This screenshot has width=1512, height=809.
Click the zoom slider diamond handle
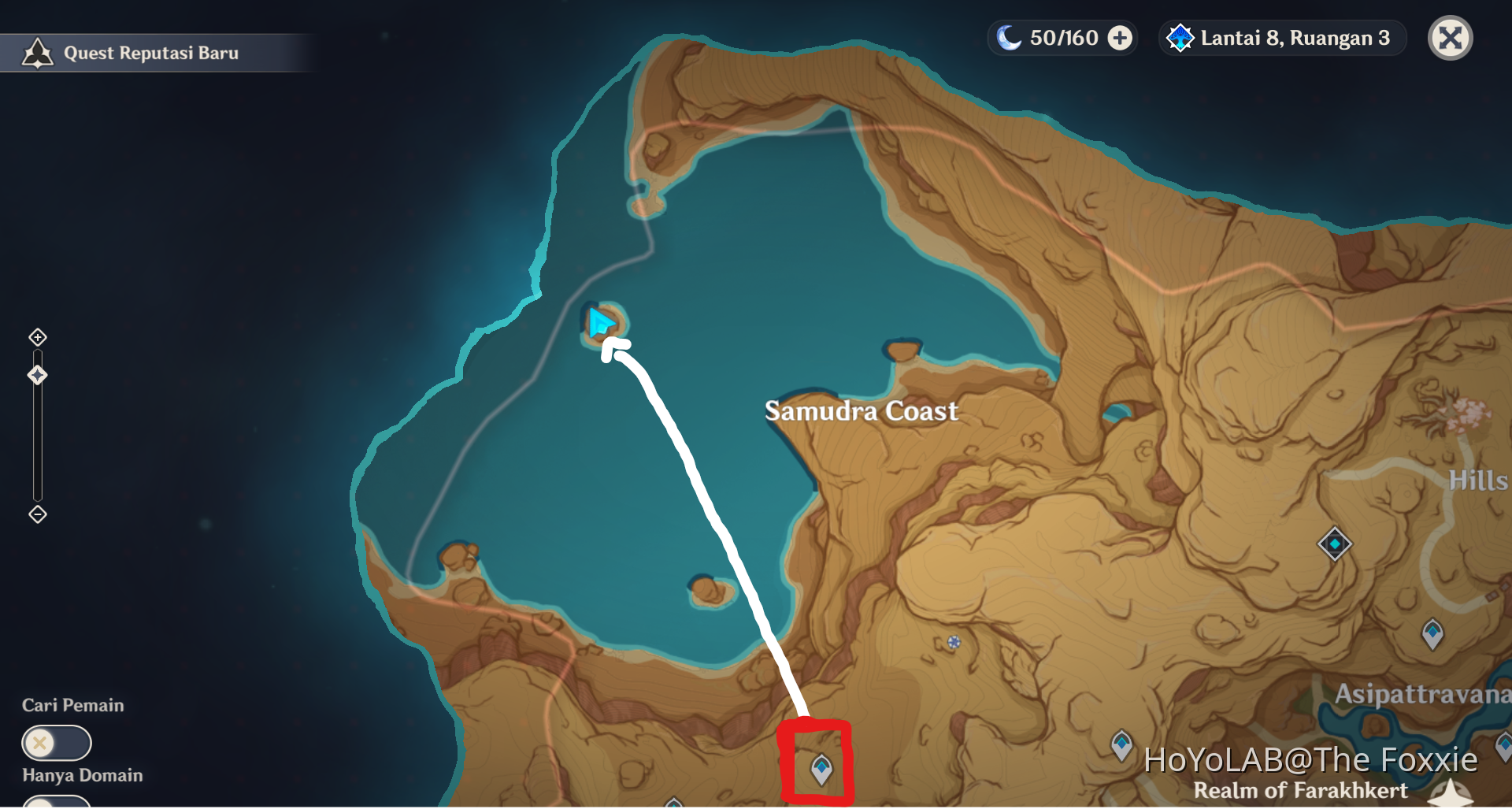coord(36,375)
